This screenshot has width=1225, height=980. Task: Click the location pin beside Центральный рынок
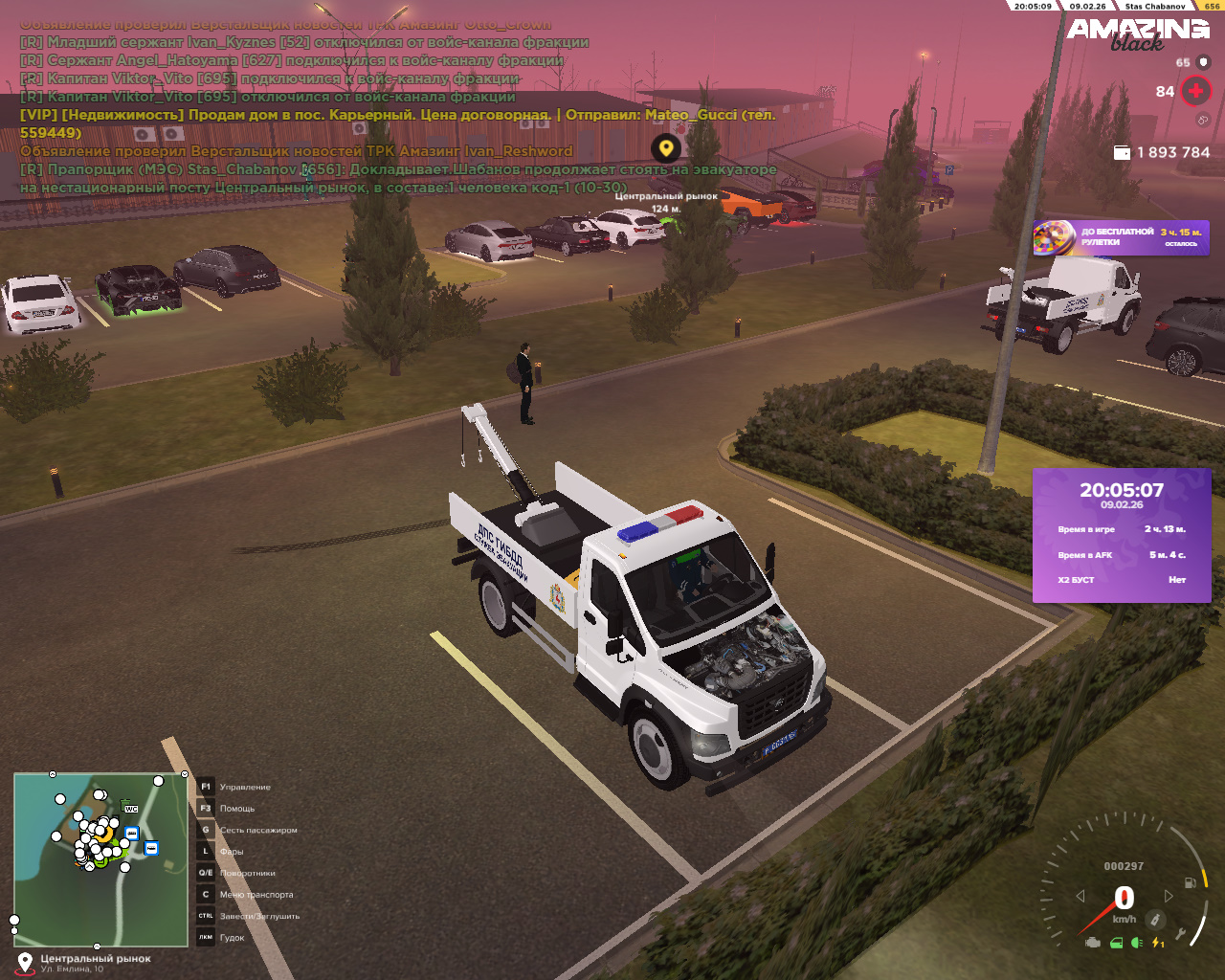25,961
